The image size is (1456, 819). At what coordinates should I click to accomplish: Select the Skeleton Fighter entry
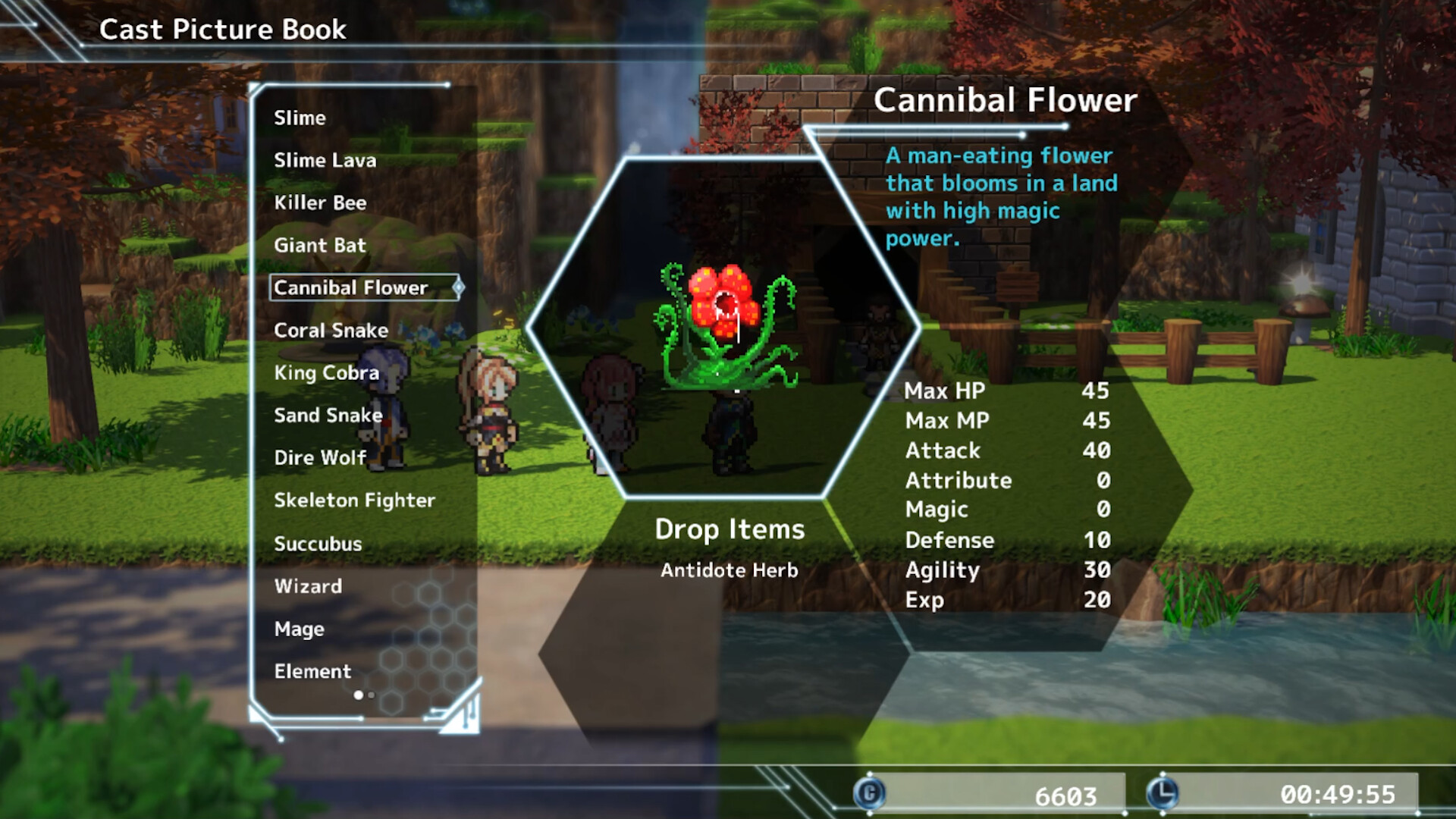[354, 500]
